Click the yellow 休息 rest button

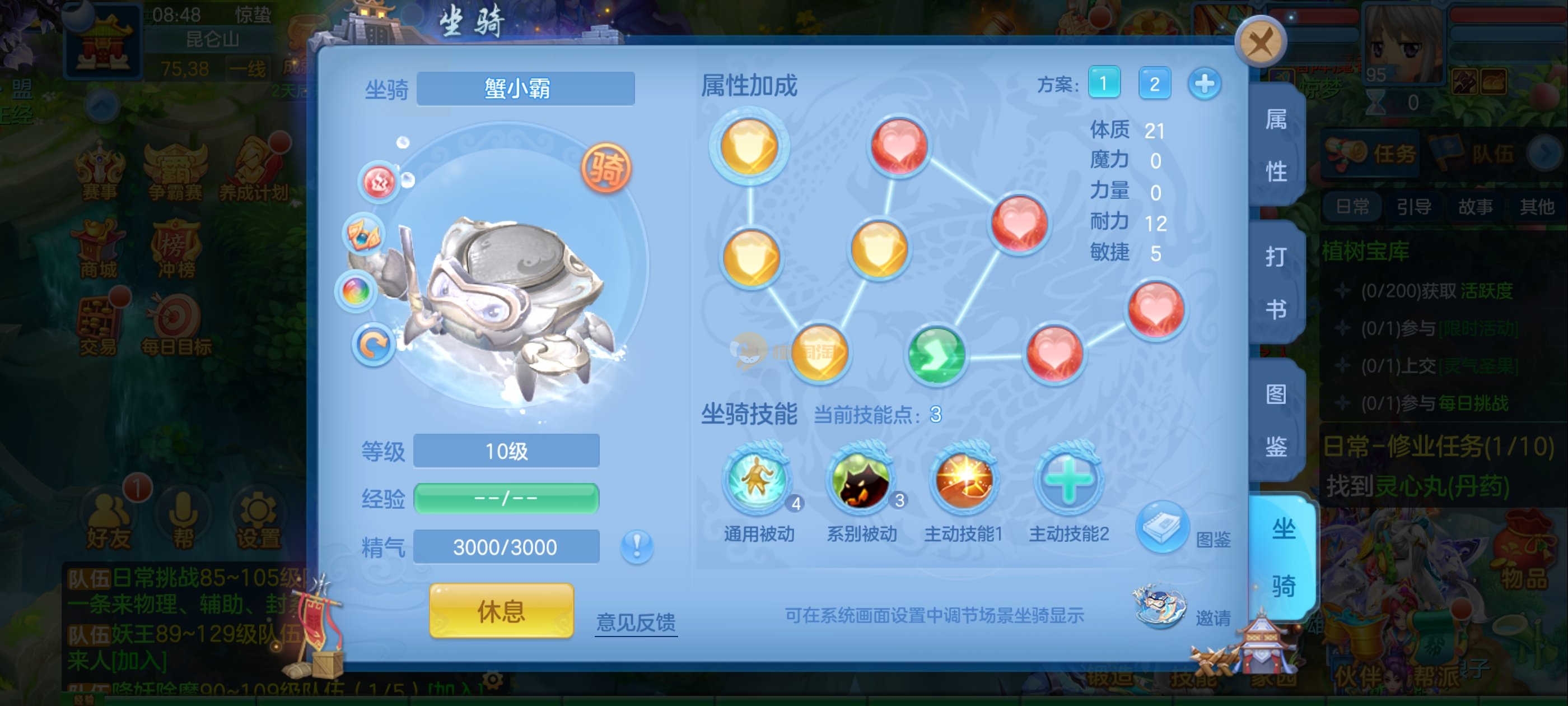[x=501, y=611]
